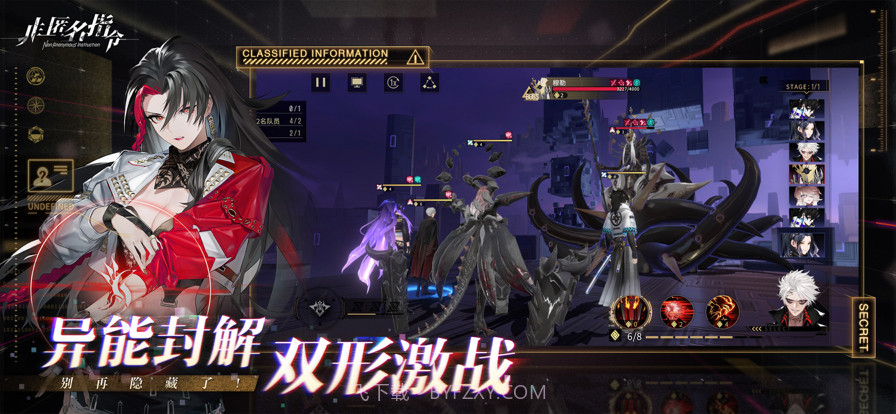Image resolution: width=896 pixels, height=414 pixels.
Task: Use the glowing red energy-burst skill
Action: (677, 311)
